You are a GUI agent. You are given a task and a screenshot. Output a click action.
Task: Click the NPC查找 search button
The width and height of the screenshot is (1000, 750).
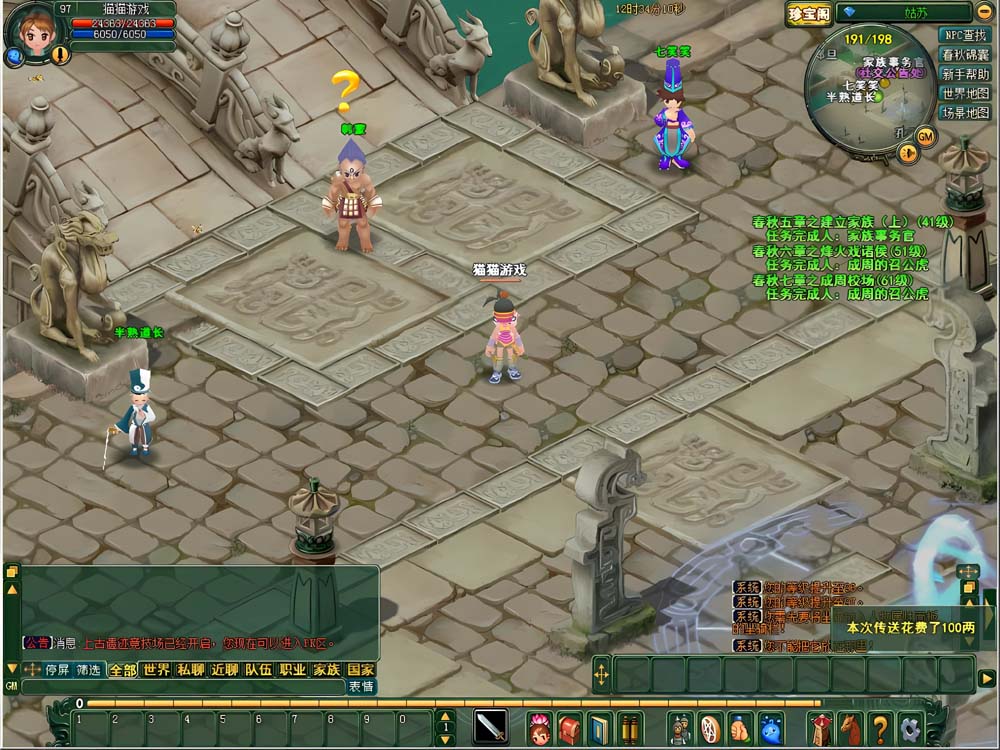coord(965,34)
